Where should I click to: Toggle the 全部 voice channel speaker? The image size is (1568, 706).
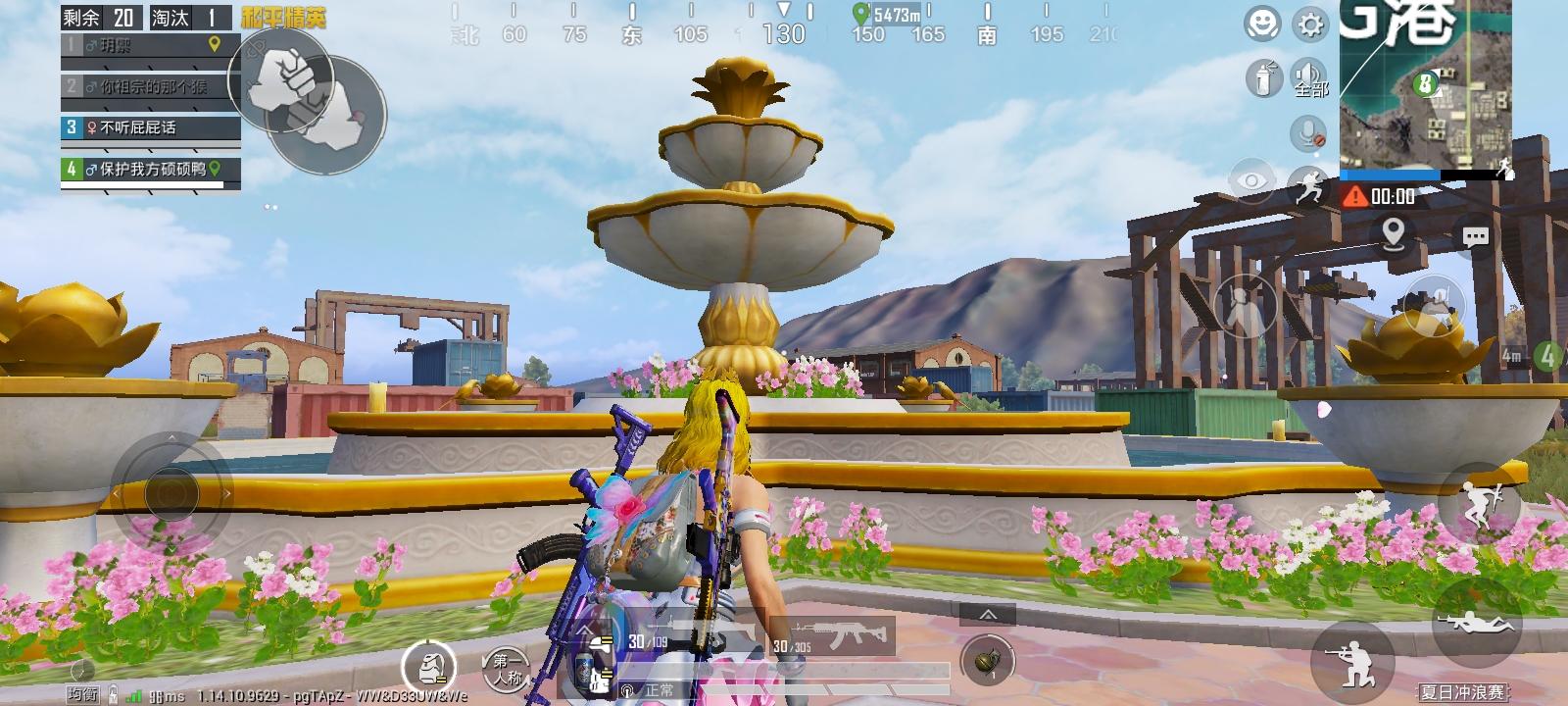tap(1310, 78)
